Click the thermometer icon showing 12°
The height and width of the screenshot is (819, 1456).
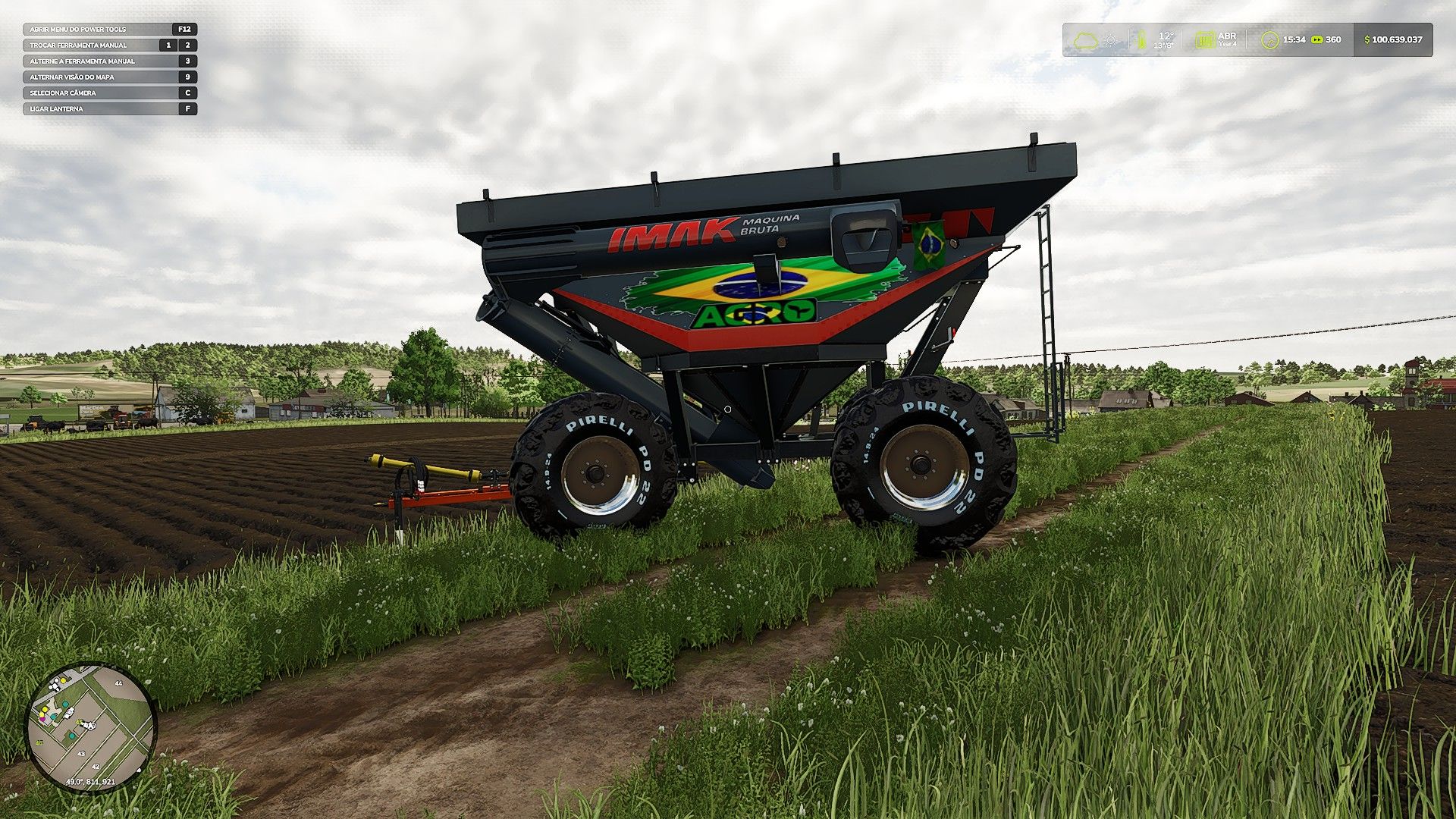(x=1142, y=39)
